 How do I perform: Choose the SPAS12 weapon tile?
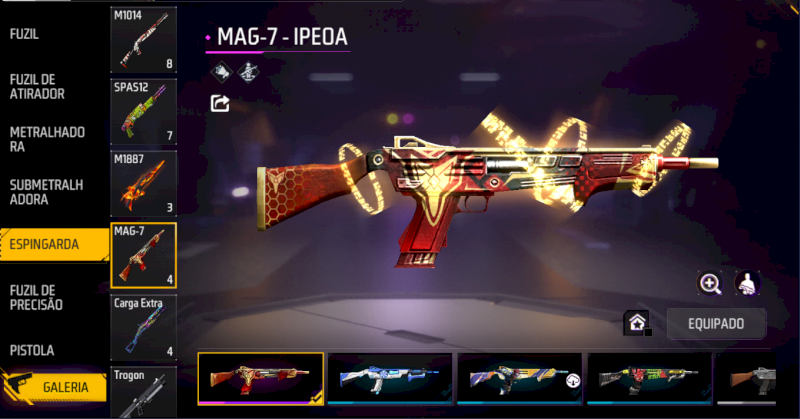144,111
